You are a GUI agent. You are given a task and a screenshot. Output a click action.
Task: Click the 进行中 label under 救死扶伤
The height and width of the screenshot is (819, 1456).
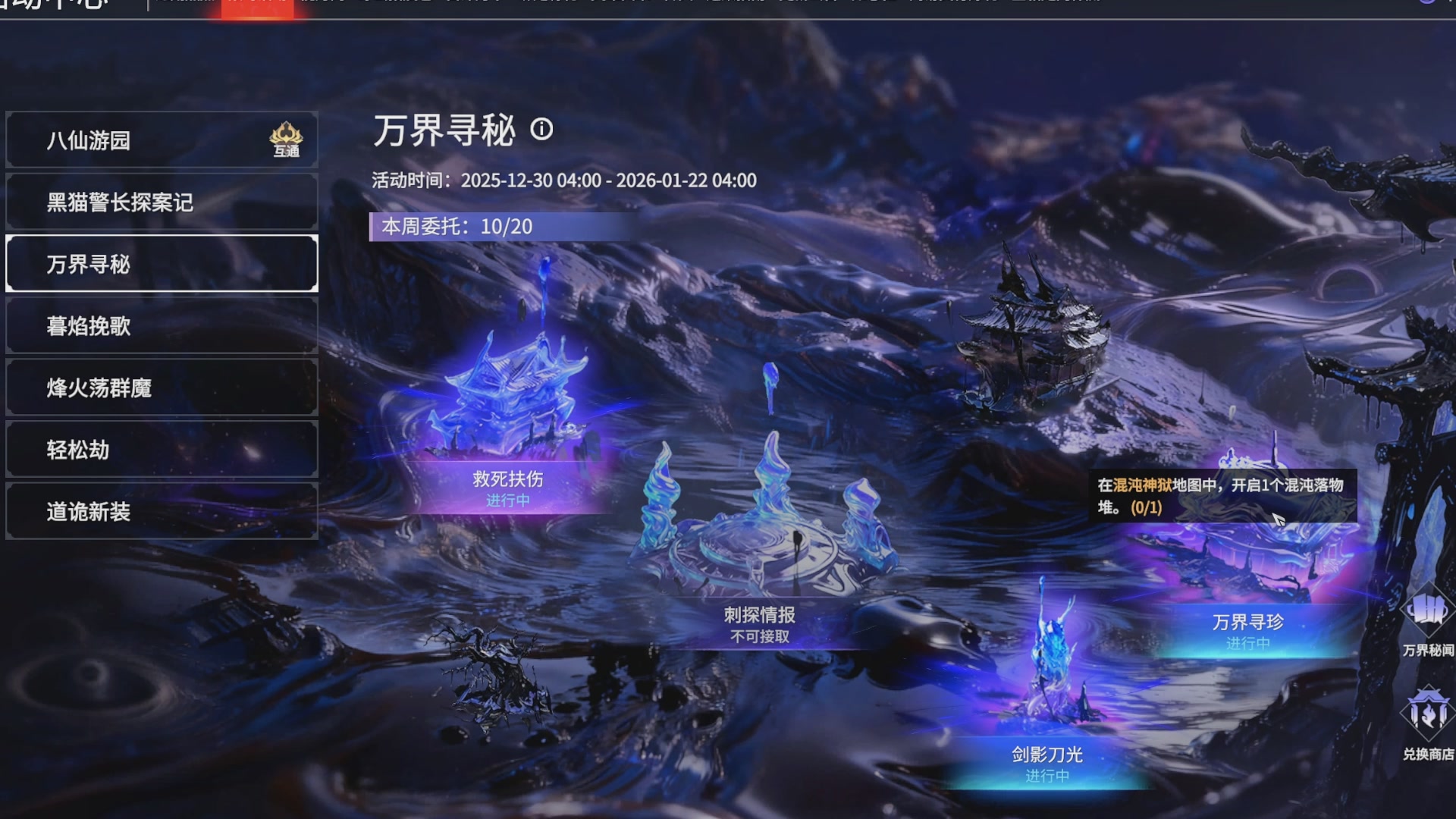point(508,500)
